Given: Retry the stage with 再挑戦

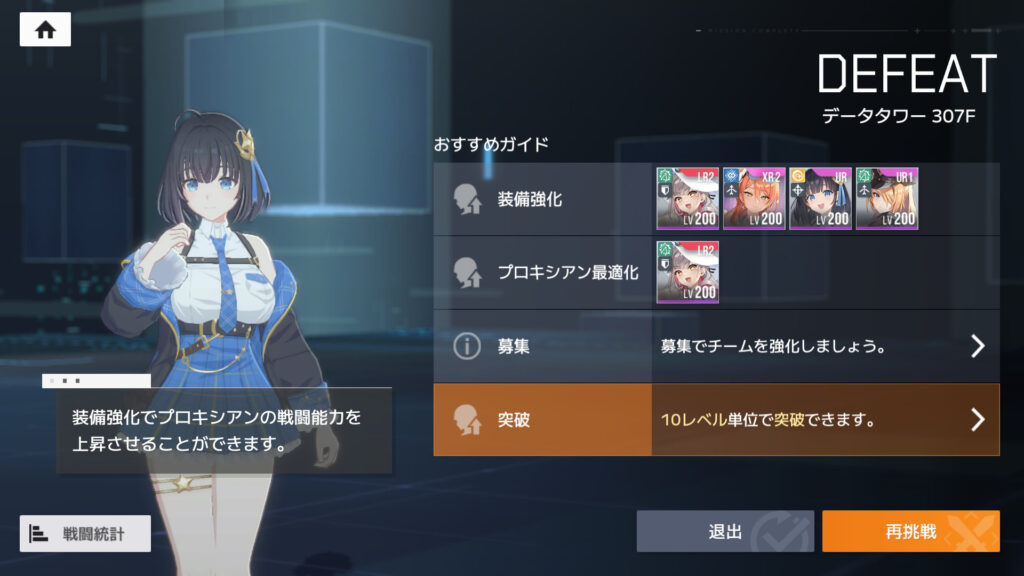Looking at the screenshot, I should 910,531.
